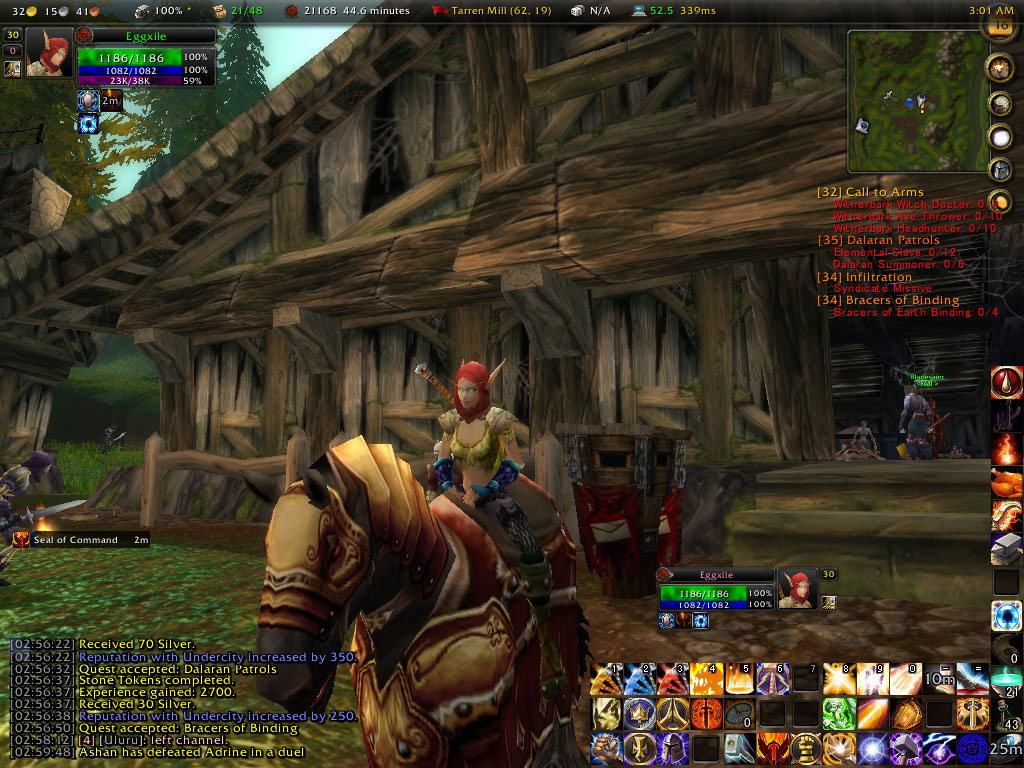Click the blue crown blessing icon
This screenshot has height=768, width=1024.
tap(637, 713)
